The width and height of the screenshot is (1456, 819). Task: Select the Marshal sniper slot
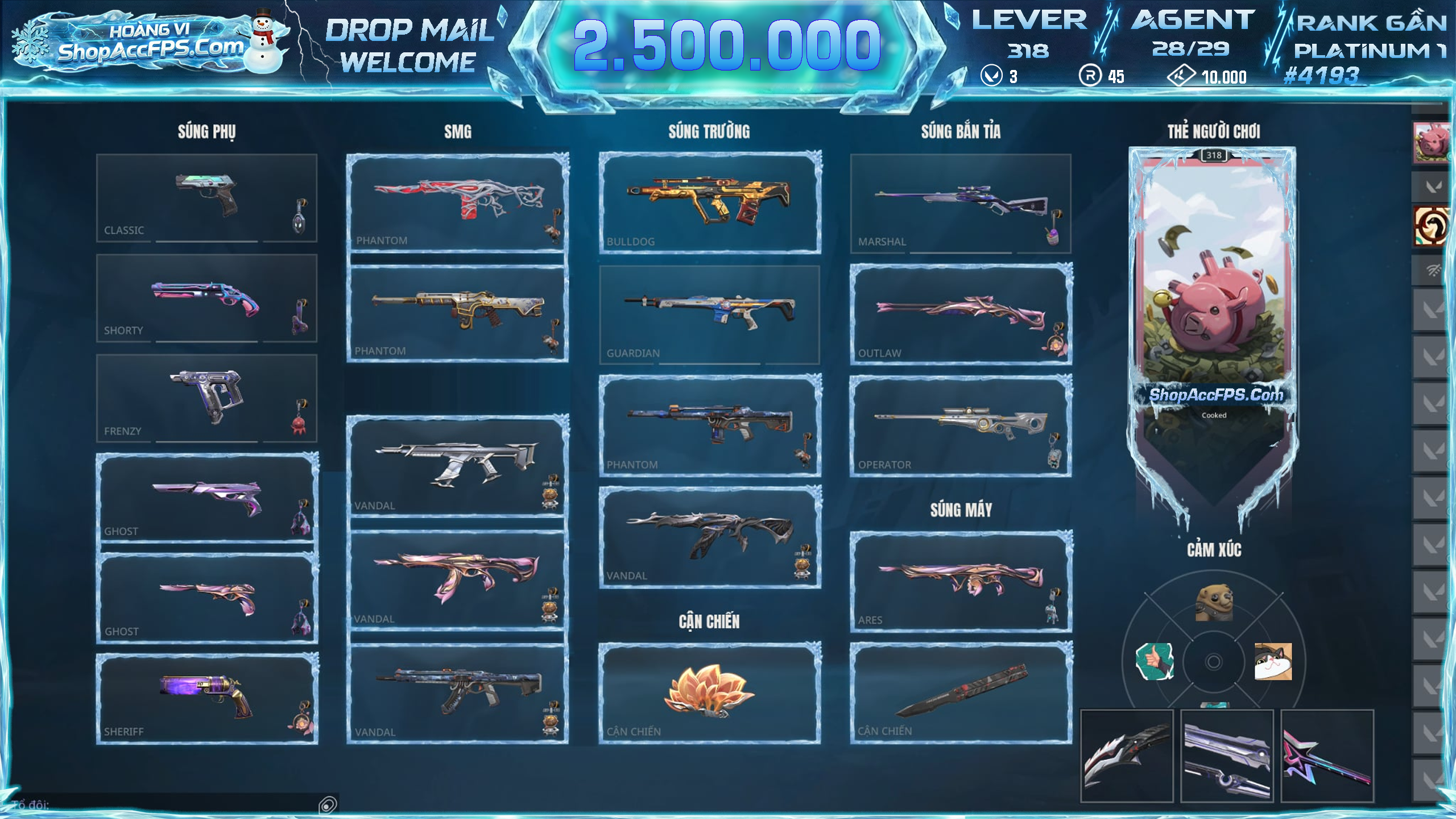coord(961,203)
